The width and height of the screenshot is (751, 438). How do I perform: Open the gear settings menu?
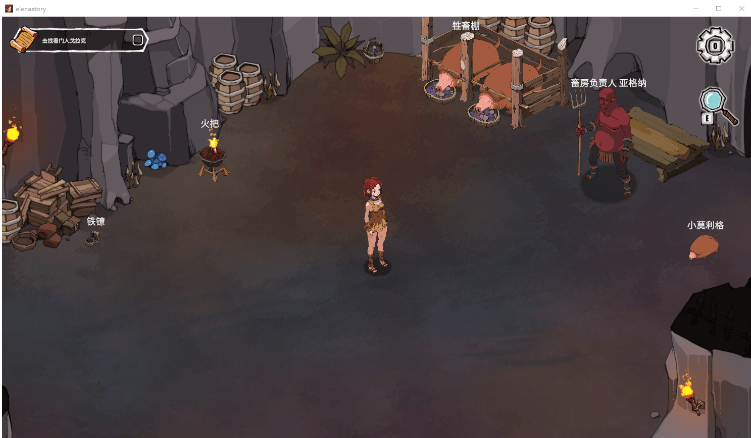coord(714,45)
